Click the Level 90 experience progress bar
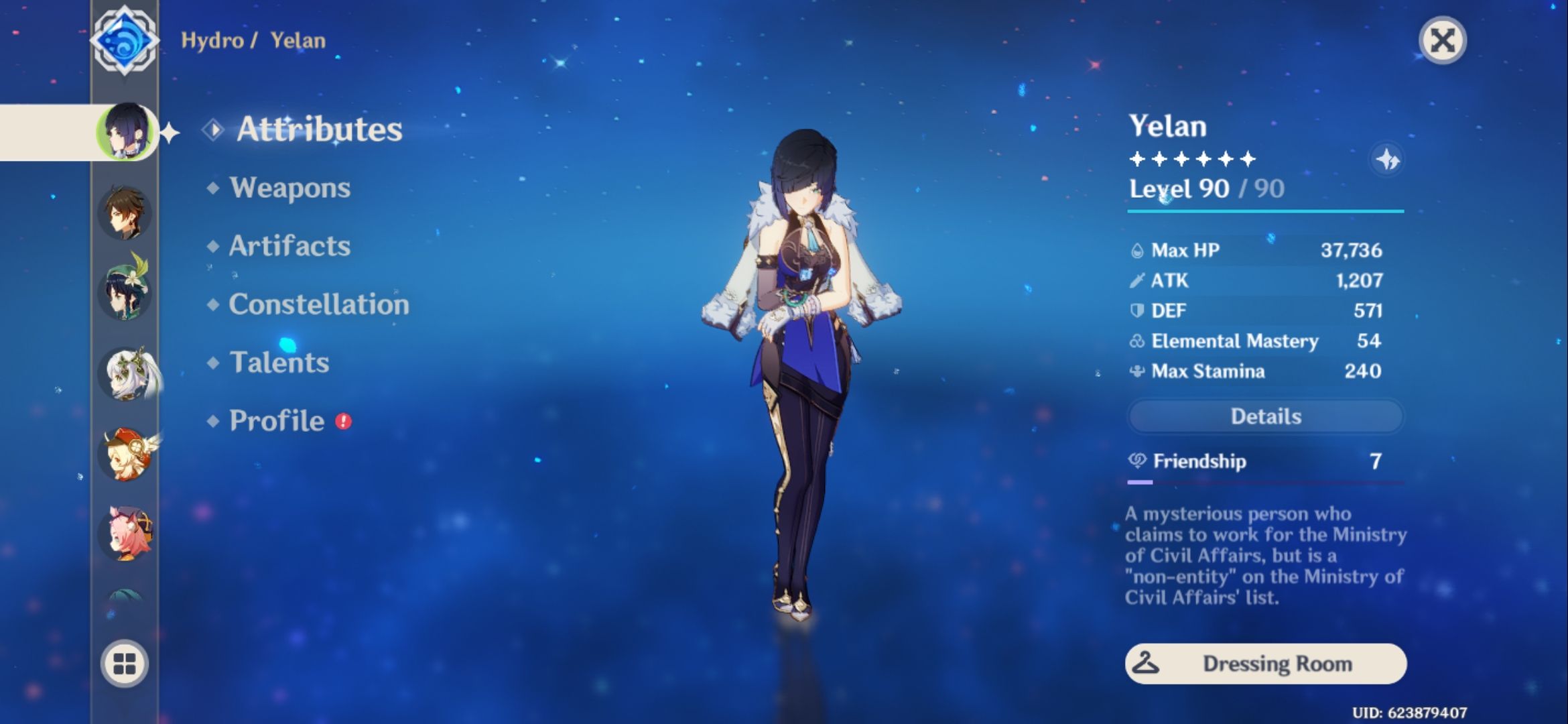The height and width of the screenshot is (724, 1568). click(x=1265, y=213)
